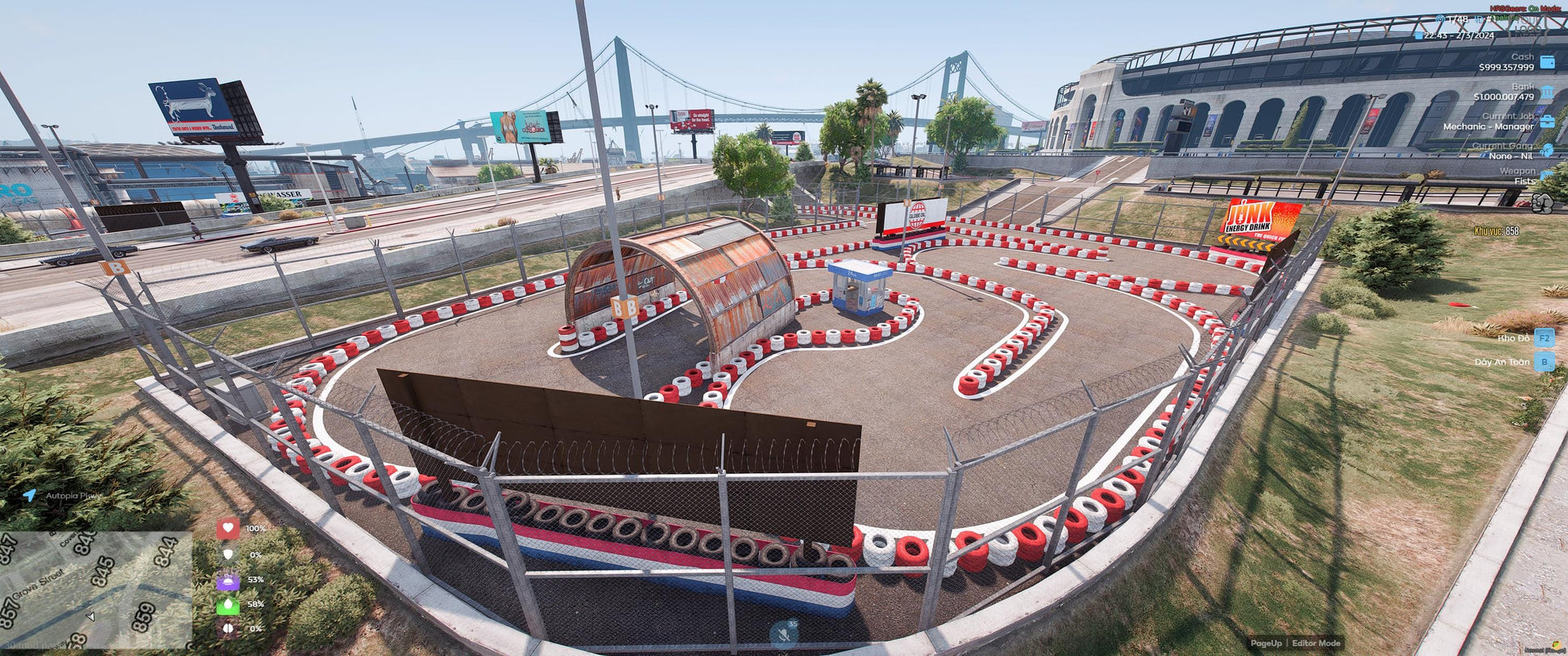Open the bank building icon

[1547, 92]
